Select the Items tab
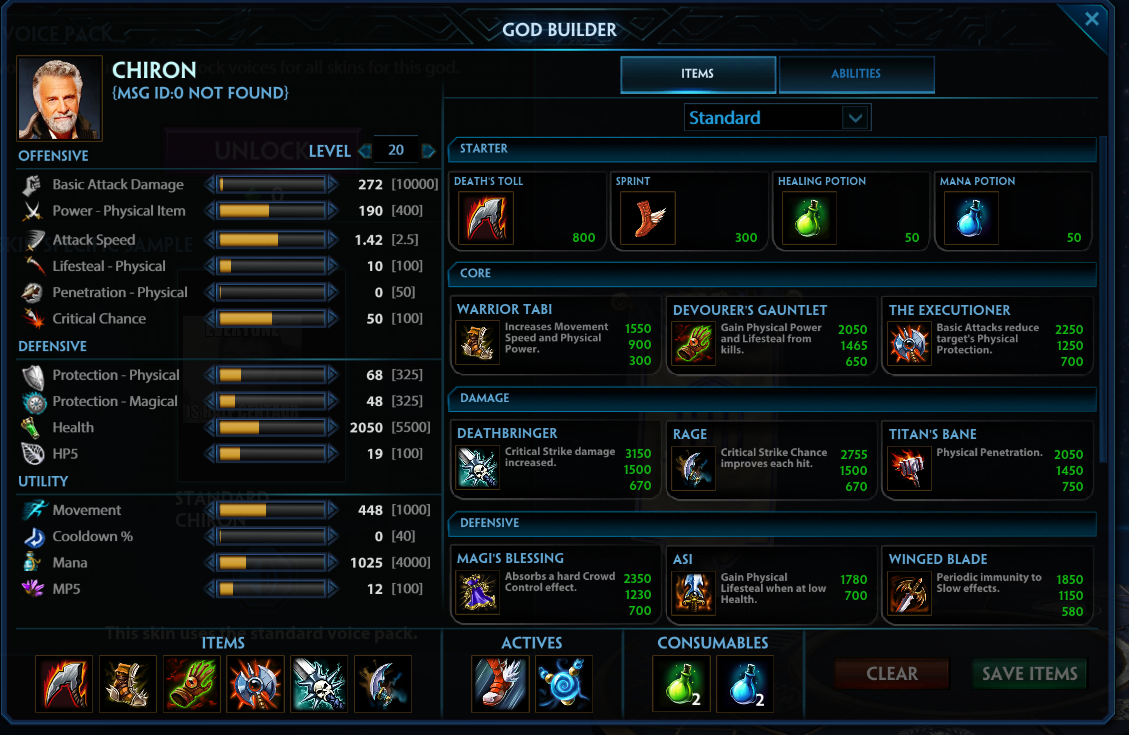 pos(698,74)
